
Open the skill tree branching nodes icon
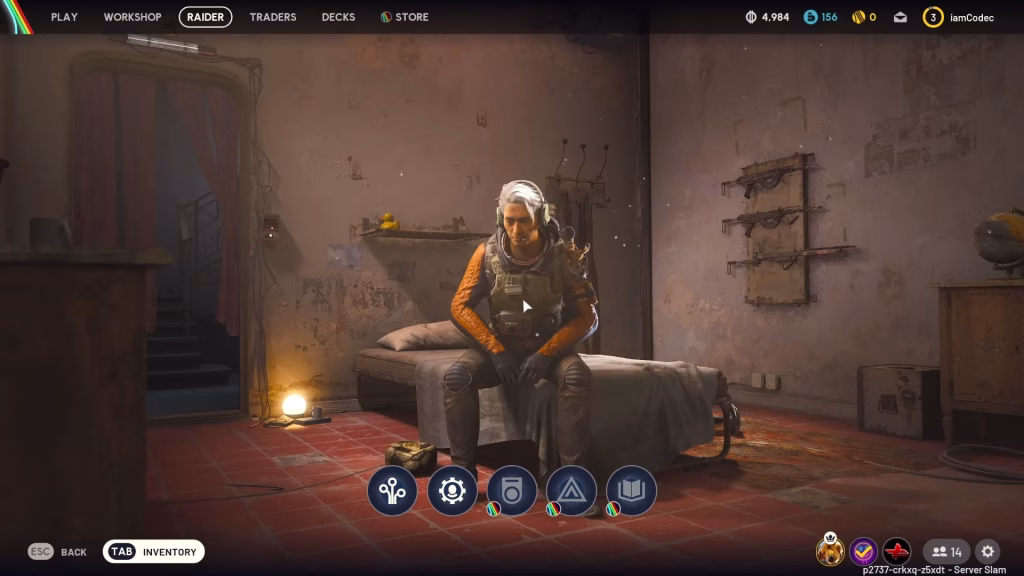pos(392,491)
